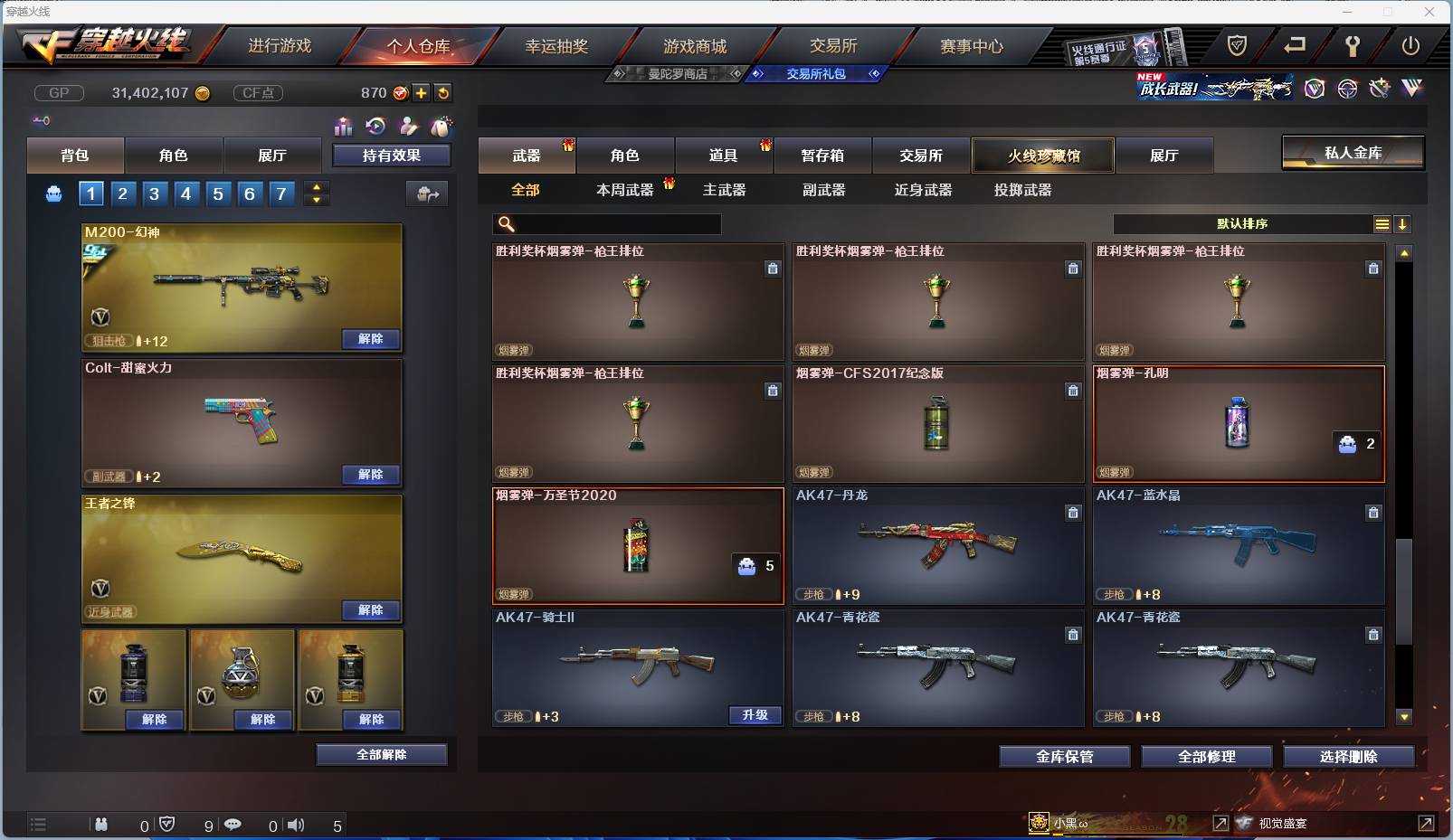Open the statistics bar chart icon
Image resolution: width=1453 pixels, height=840 pixels.
344,127
